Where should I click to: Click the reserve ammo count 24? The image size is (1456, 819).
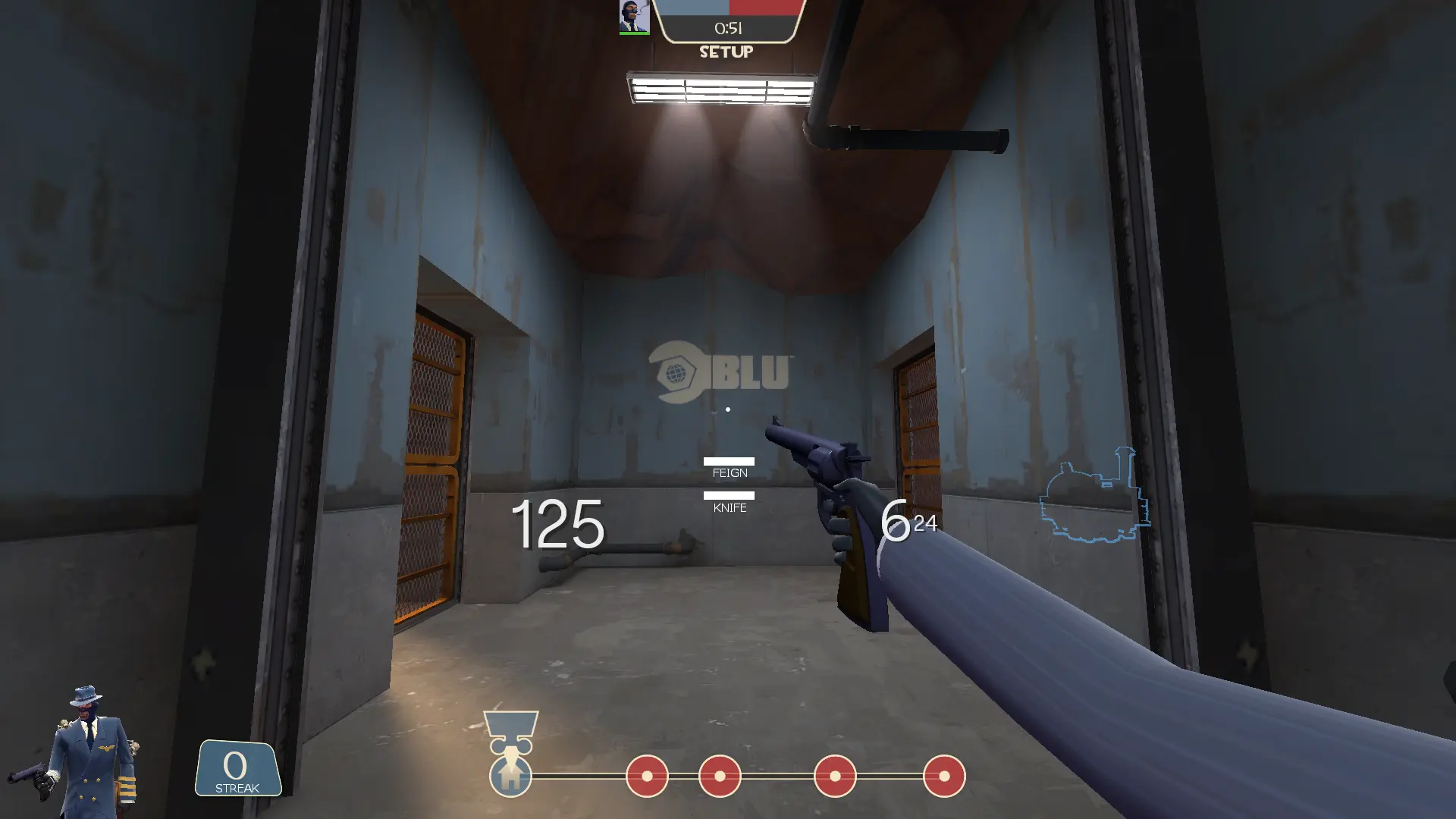pos(927,524)
